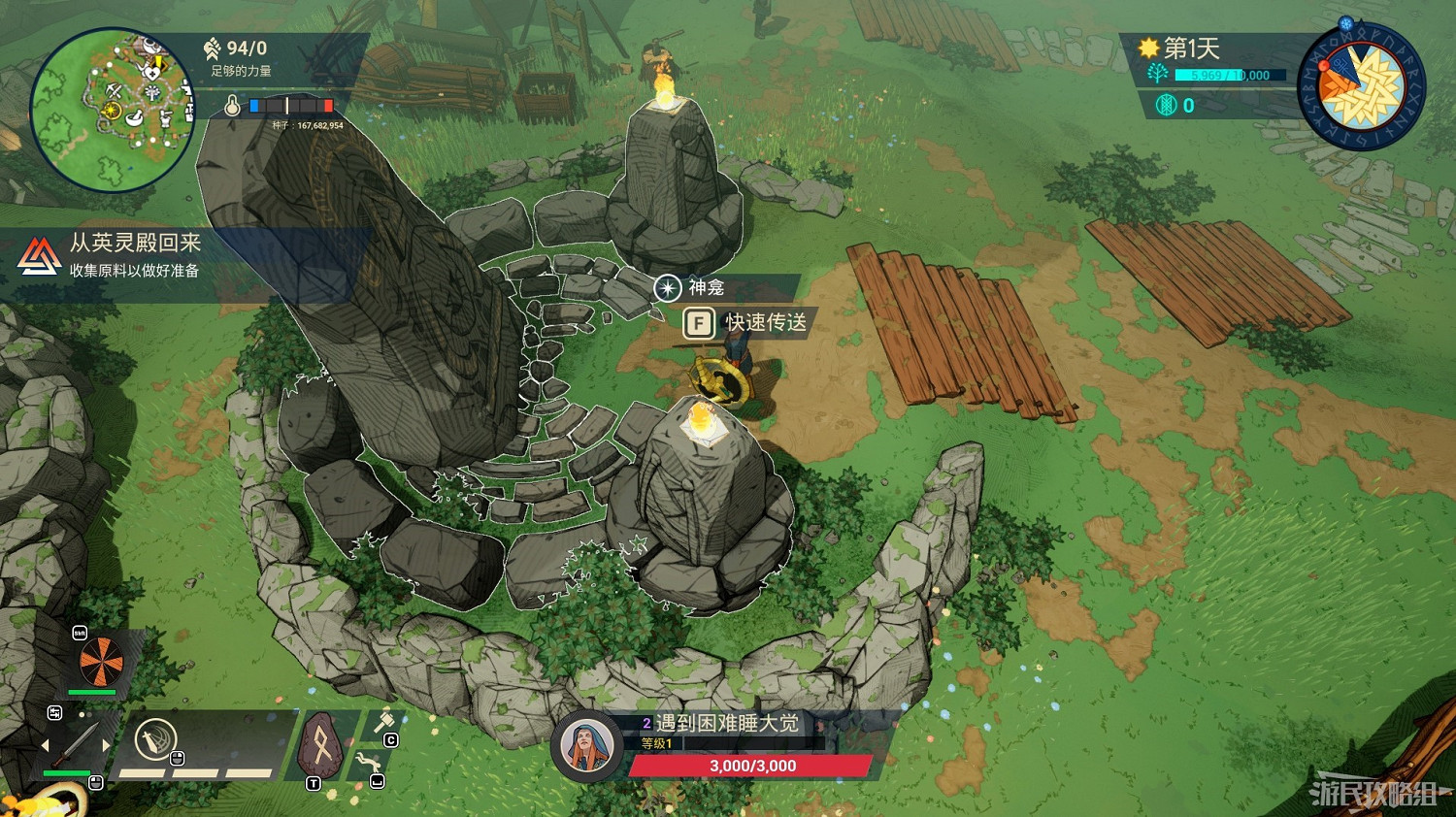Select the quest tracker 从英灵殿回来
The height and width of the screenshot is (817, 1456).
[135, 255]
